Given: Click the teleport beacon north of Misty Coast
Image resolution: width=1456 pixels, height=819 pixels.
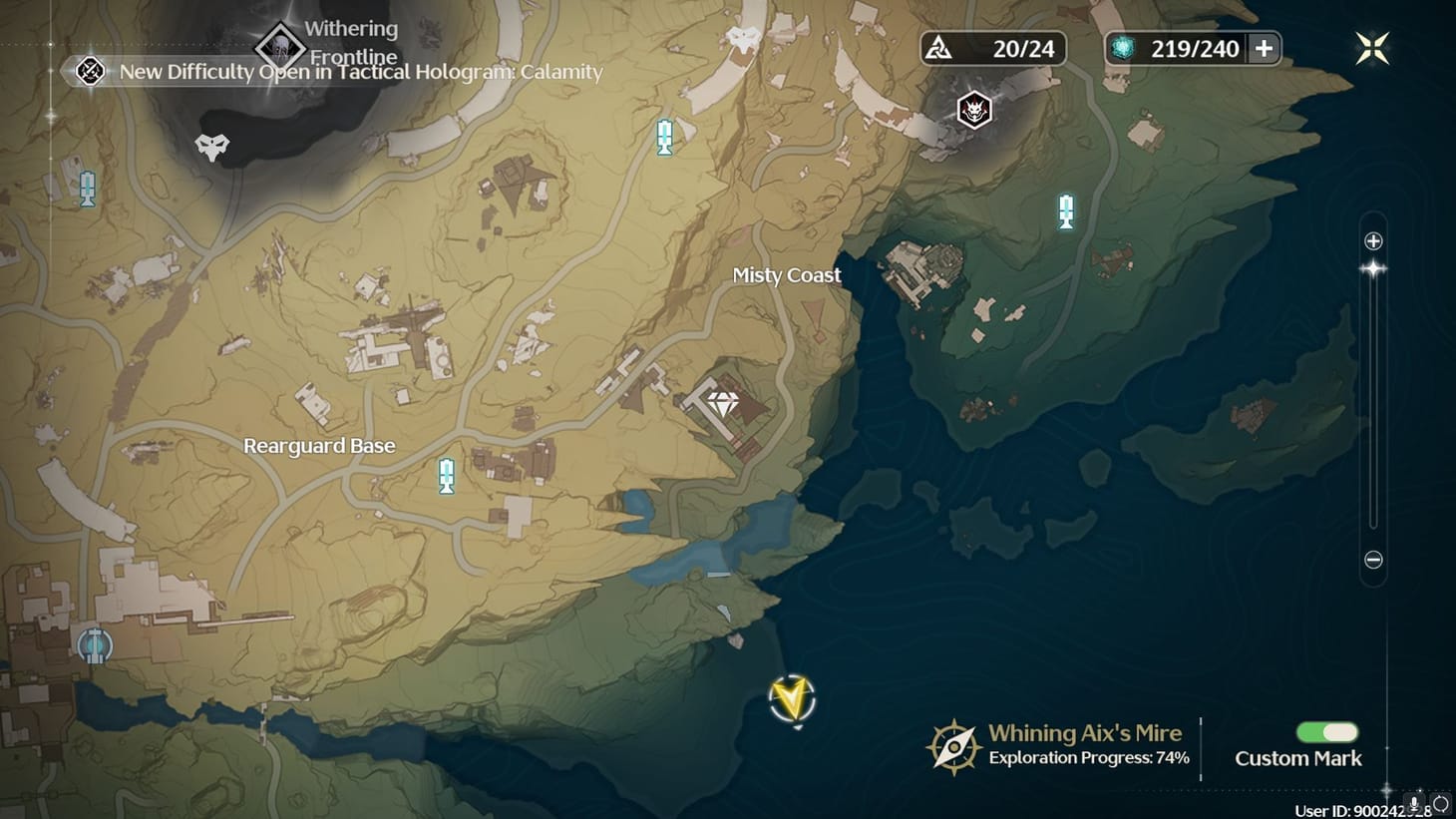Looking at the screenshot, I should click(663, 137).
